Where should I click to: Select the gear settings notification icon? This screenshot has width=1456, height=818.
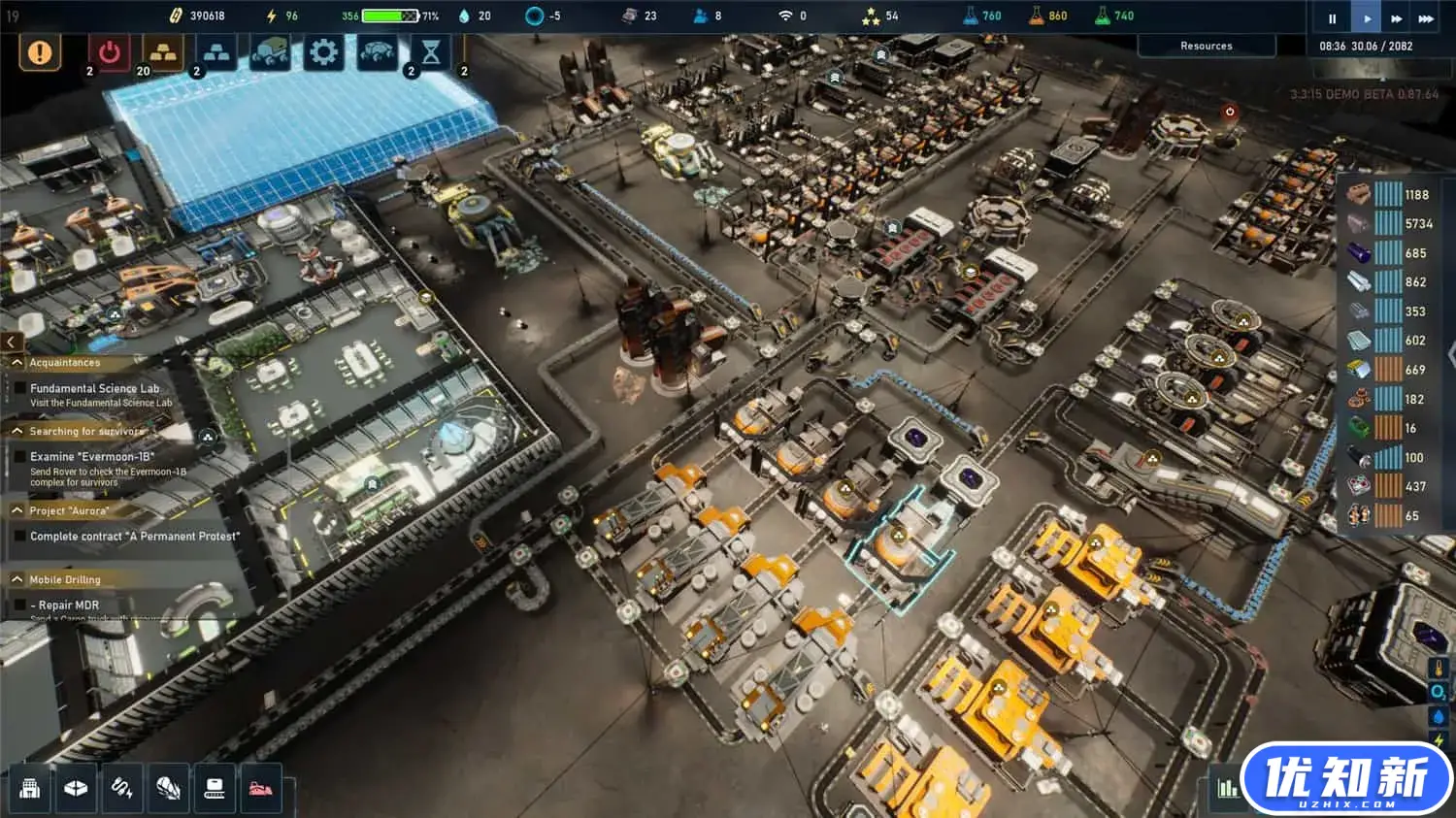click(x=323, y=52)
